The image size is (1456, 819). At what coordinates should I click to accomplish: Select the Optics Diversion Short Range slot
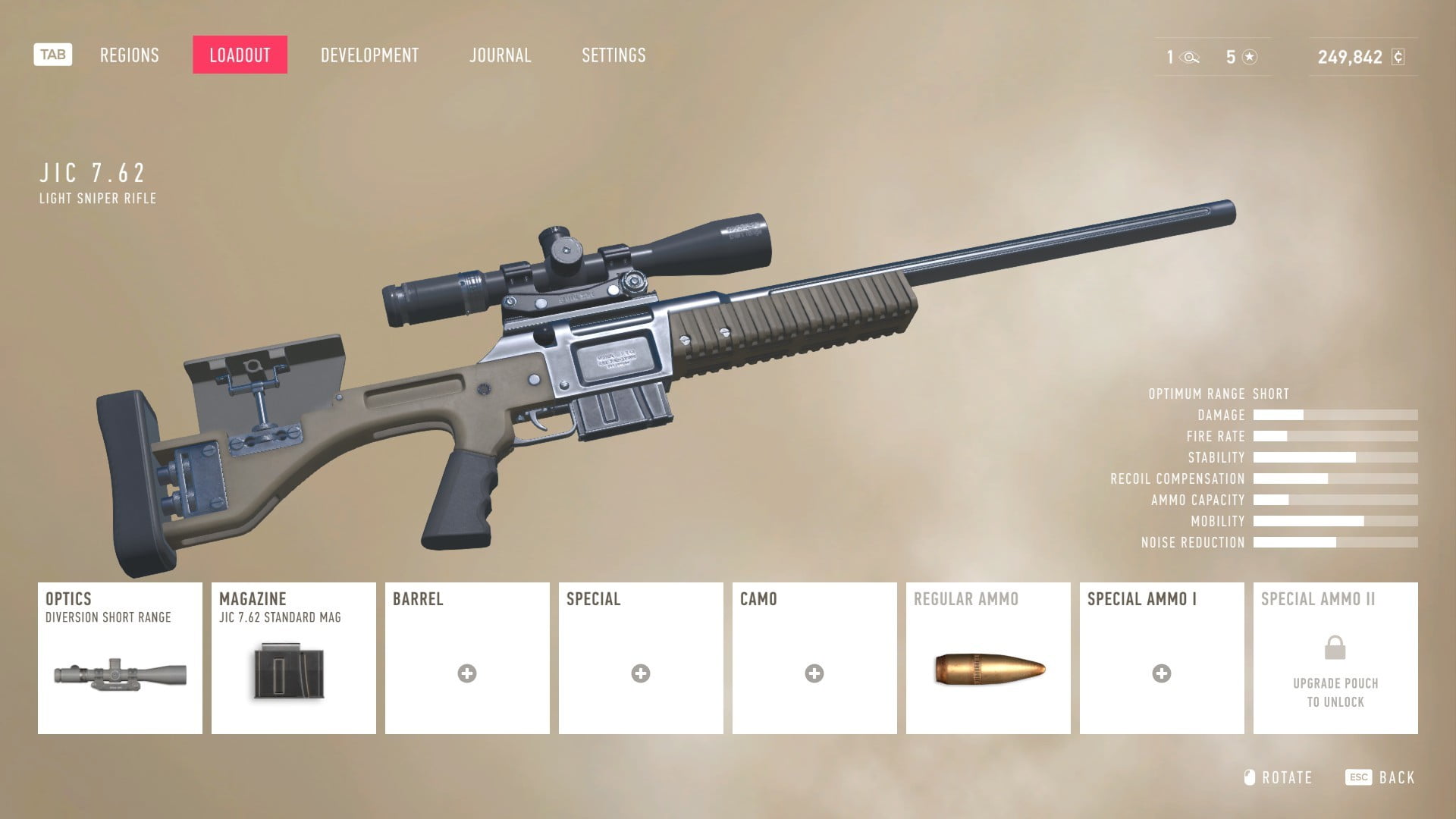point(120,657)
